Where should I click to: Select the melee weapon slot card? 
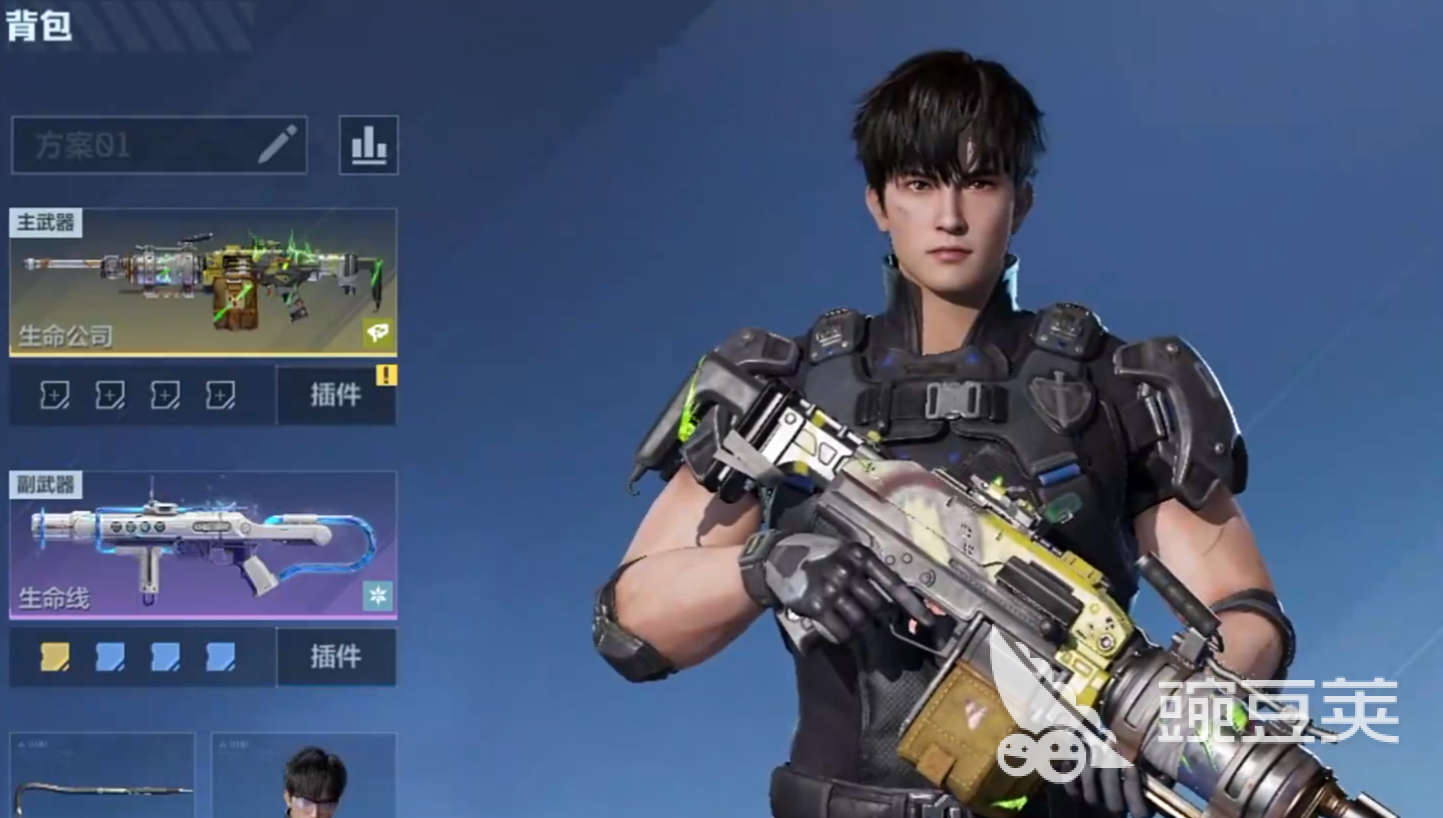click(103, 777)
